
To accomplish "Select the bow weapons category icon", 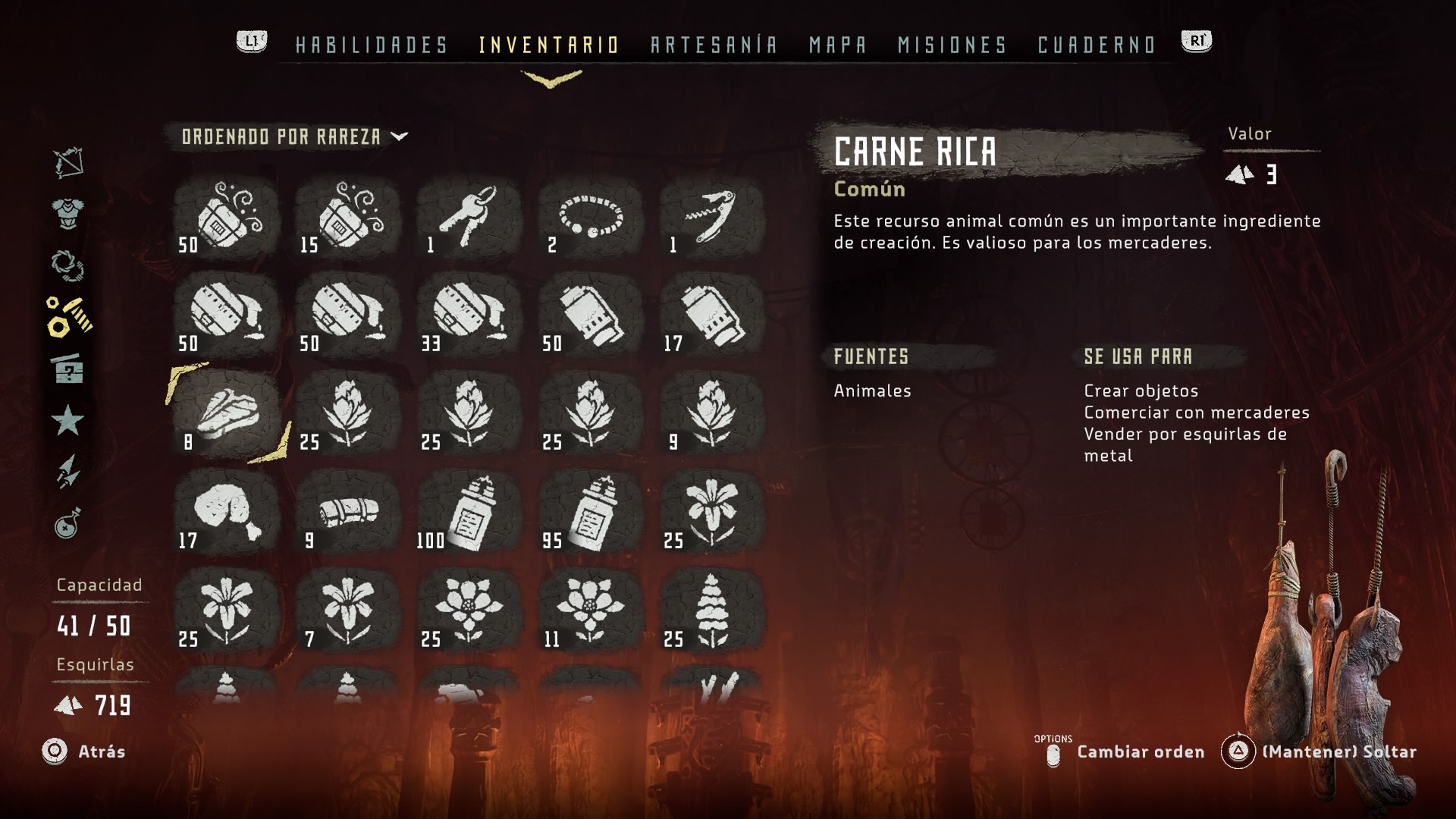I will 68,162.
